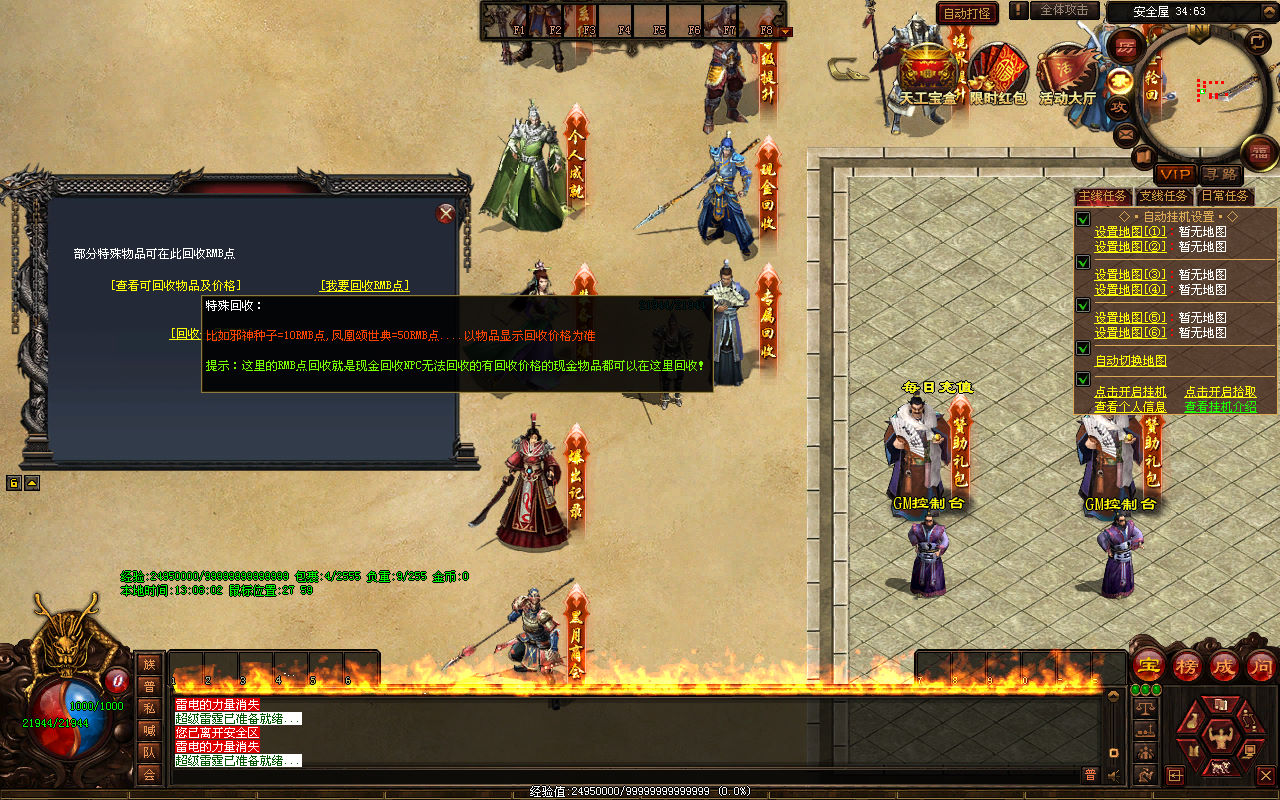Click the 全体攻击 attack mode button
The height and width of the screenshot is (800, 1280).
(x=1064, y=10)
